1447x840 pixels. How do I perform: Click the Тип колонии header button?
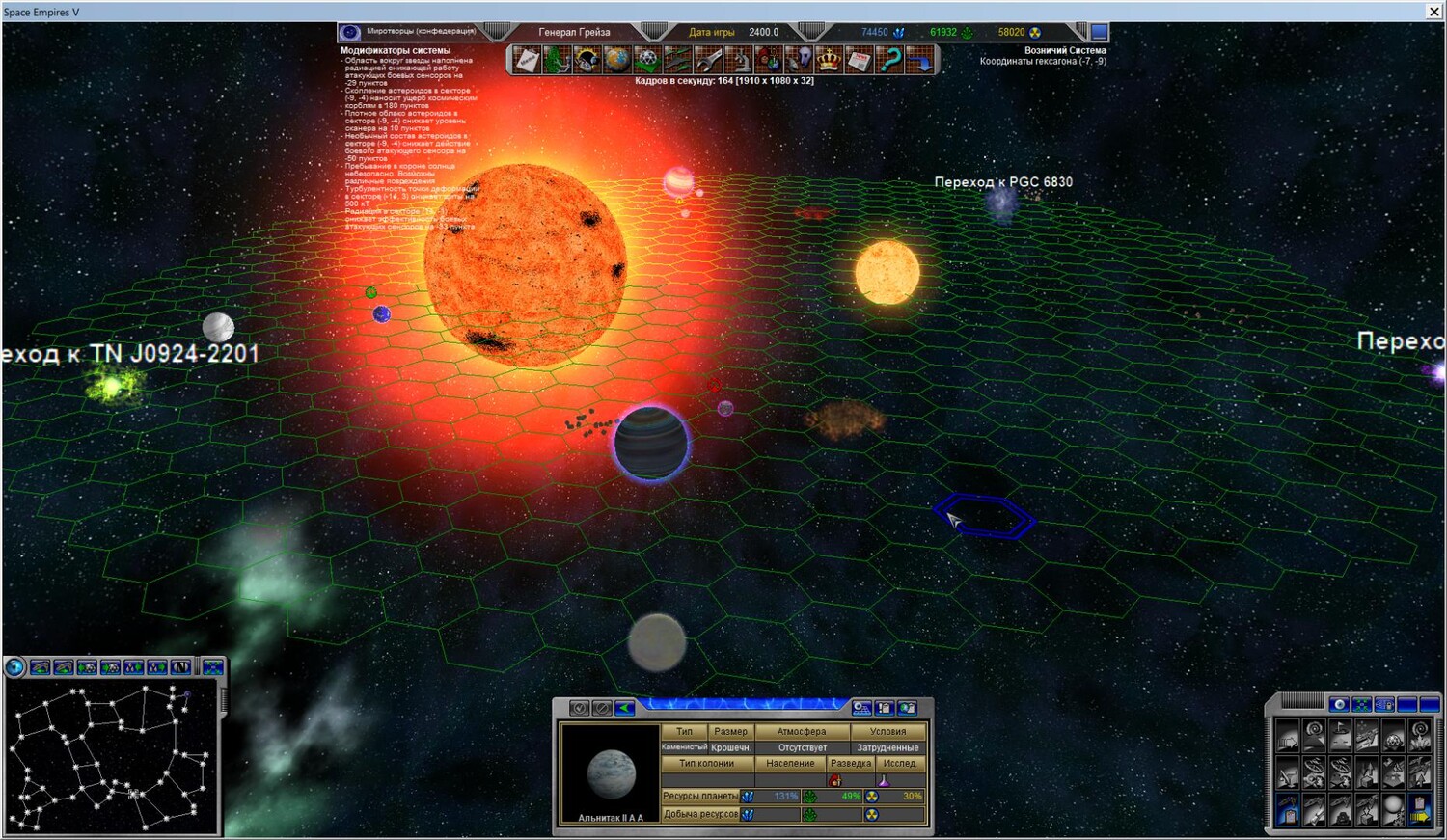(706, 764)
